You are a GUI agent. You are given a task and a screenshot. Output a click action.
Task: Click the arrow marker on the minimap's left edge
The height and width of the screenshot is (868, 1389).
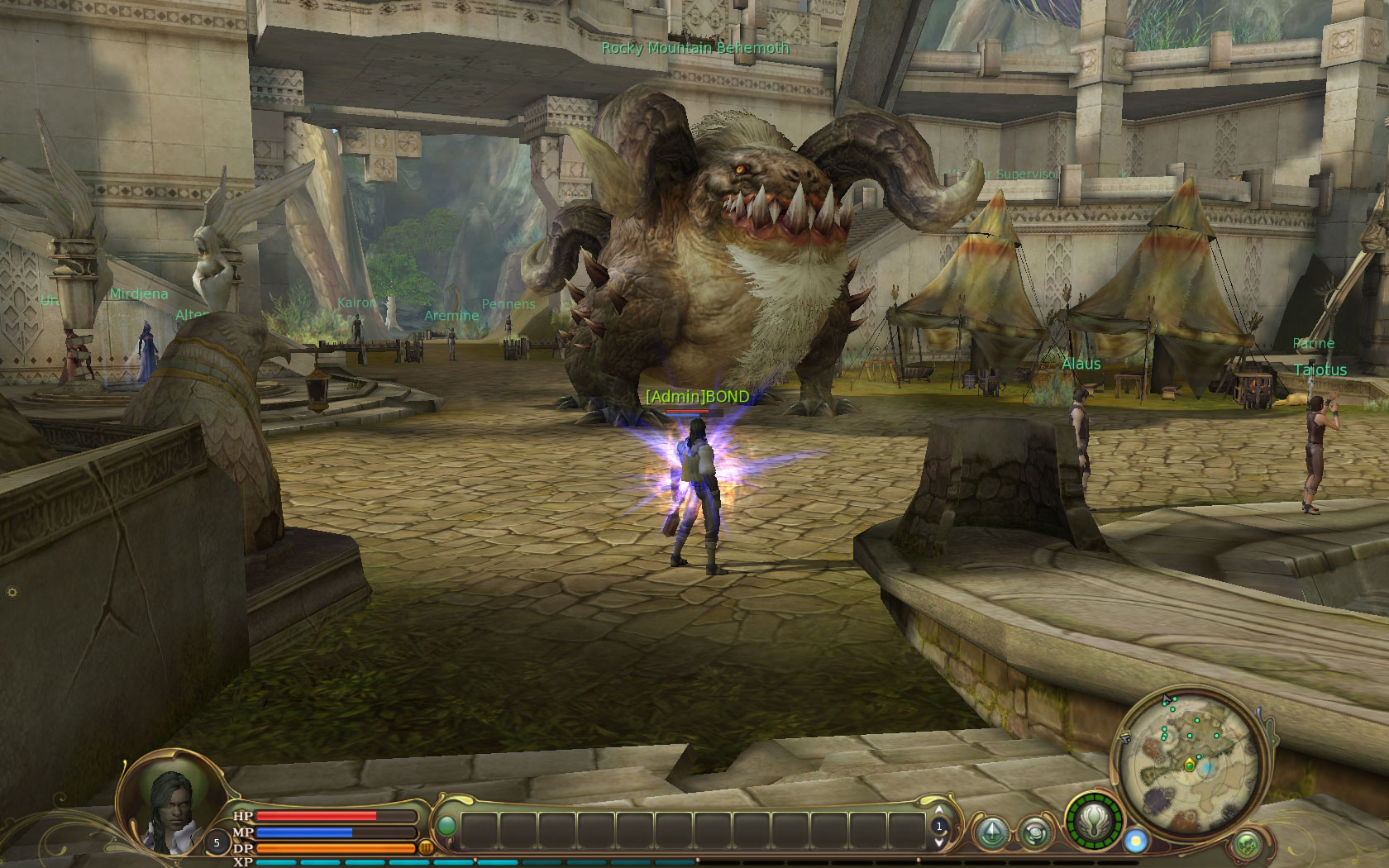(1125, 737)
